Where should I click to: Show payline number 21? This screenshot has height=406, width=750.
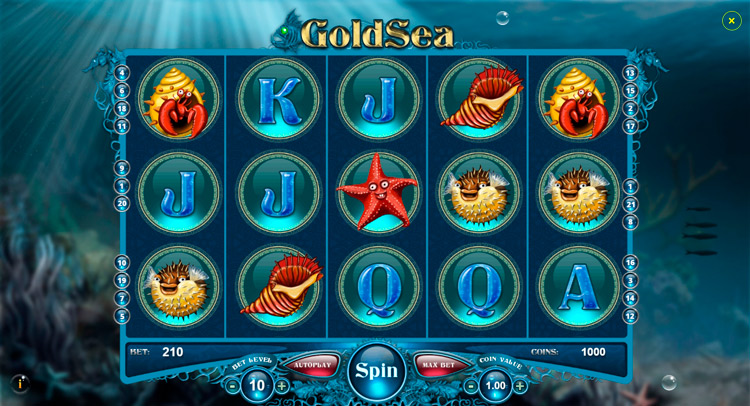[630, 203]
